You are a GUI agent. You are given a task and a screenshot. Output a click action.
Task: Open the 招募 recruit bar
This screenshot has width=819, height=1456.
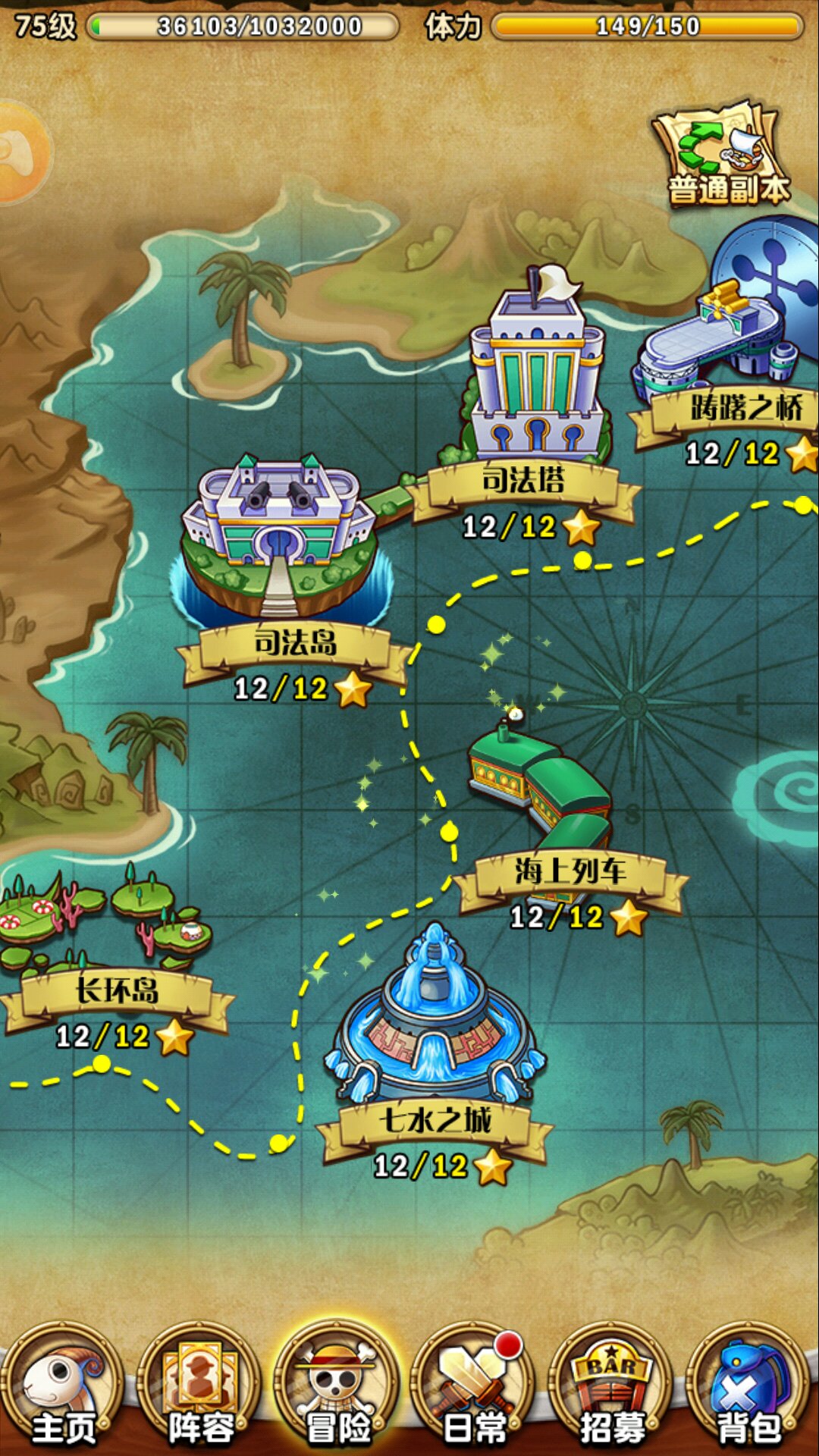(x=612, y=1386)
